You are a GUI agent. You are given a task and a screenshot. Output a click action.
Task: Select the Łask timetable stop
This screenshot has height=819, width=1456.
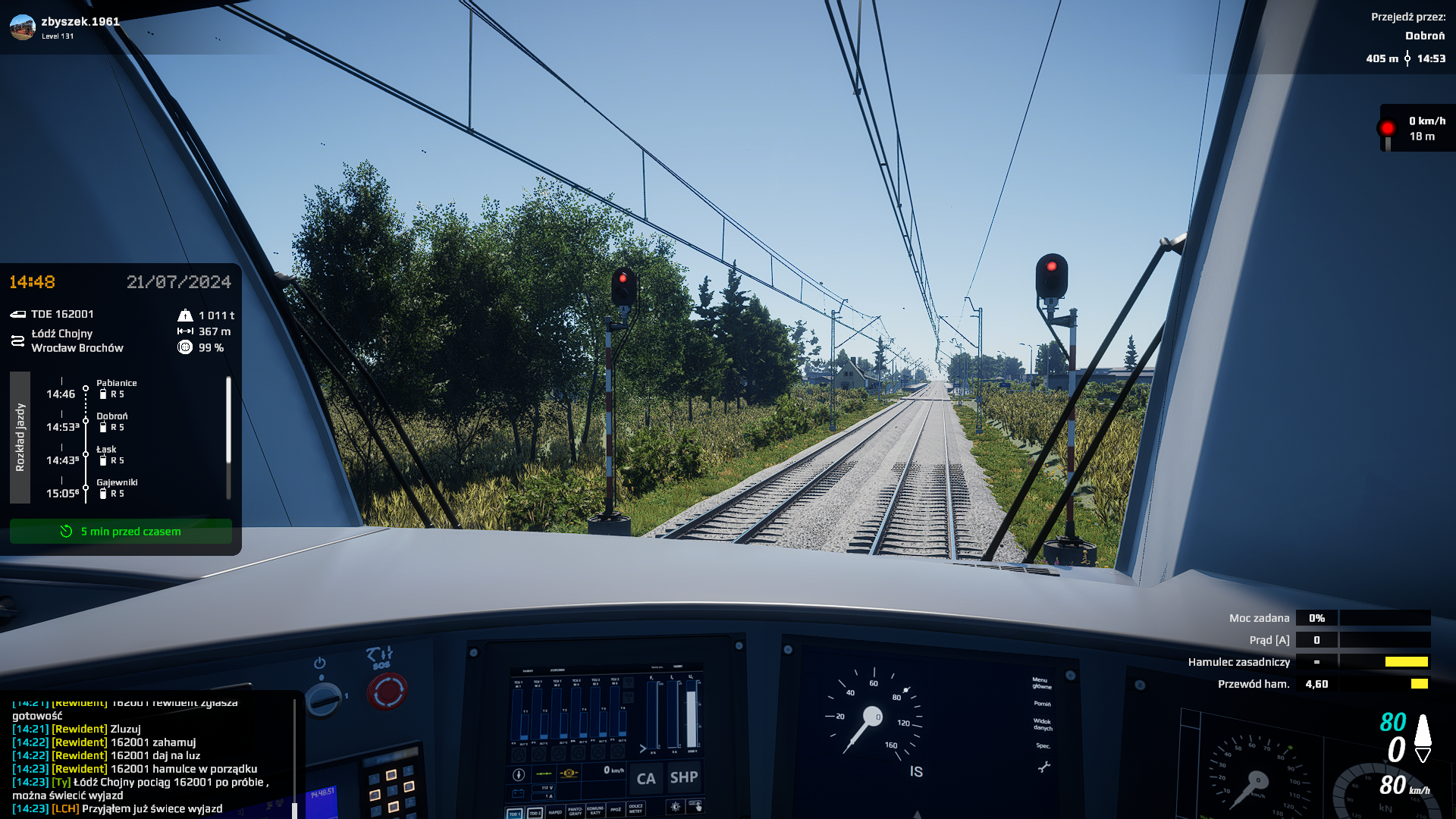click(106, 454)
